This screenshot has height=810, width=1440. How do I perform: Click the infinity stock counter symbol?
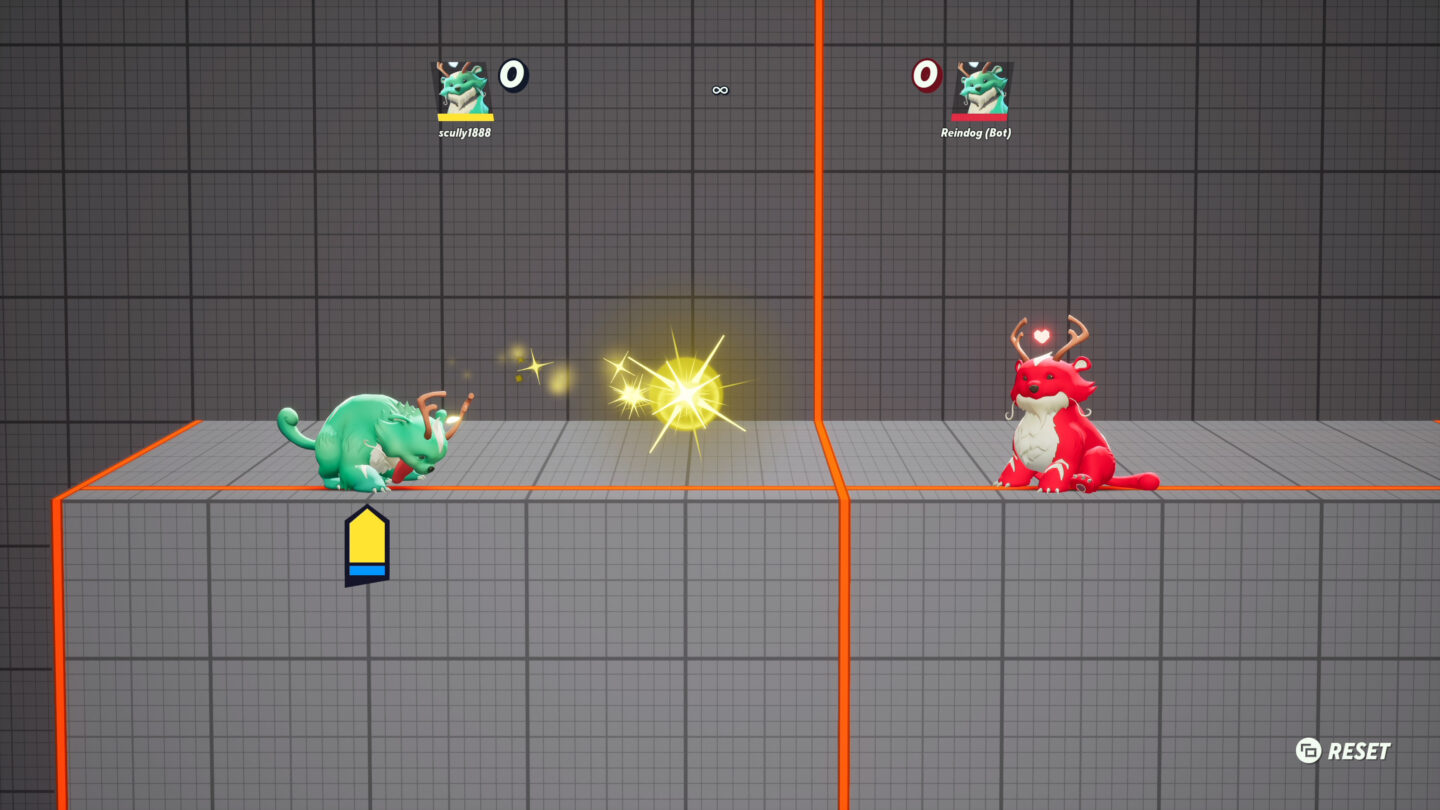[x=718, y=89]
